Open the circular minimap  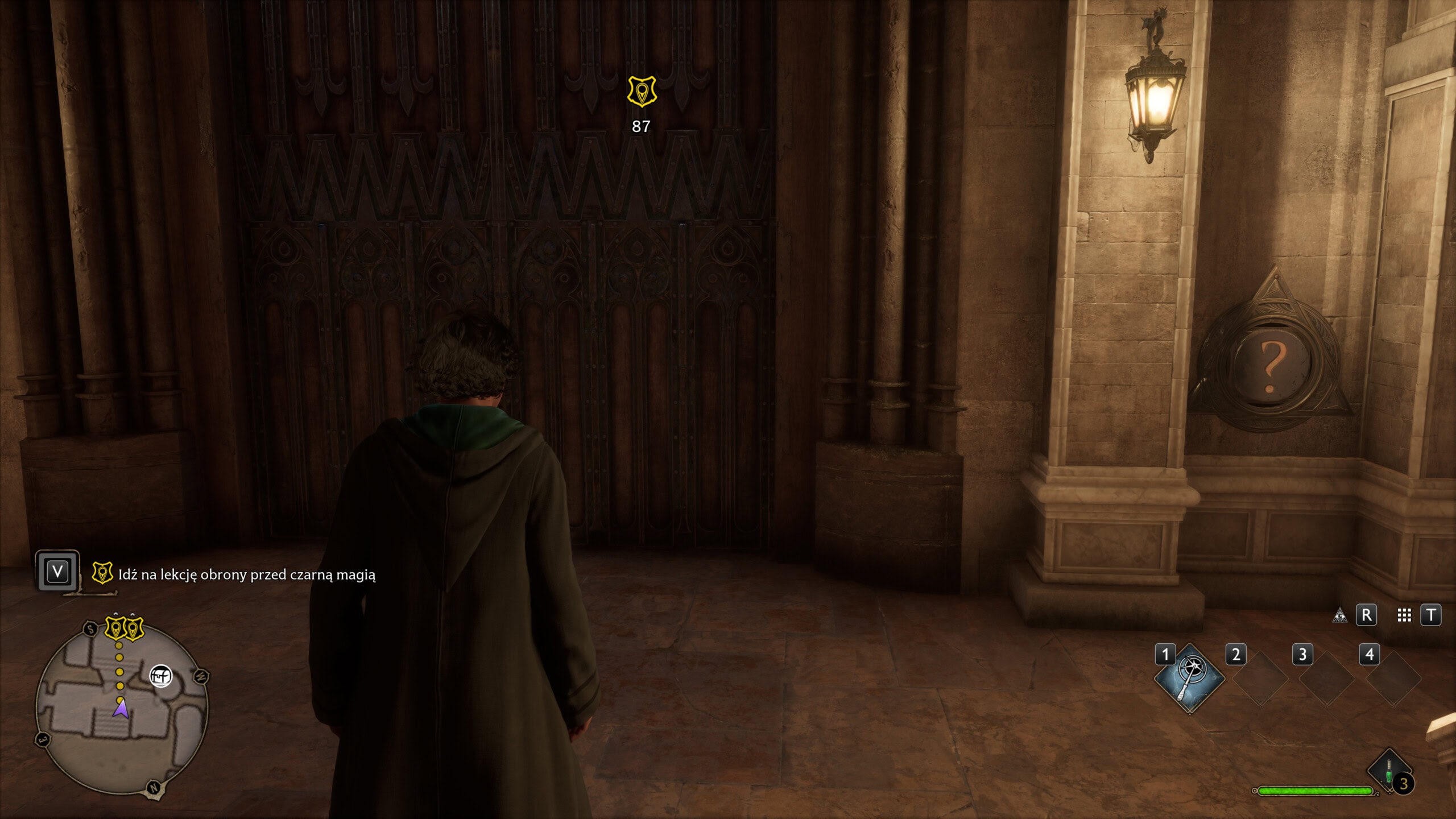(122, 708)
